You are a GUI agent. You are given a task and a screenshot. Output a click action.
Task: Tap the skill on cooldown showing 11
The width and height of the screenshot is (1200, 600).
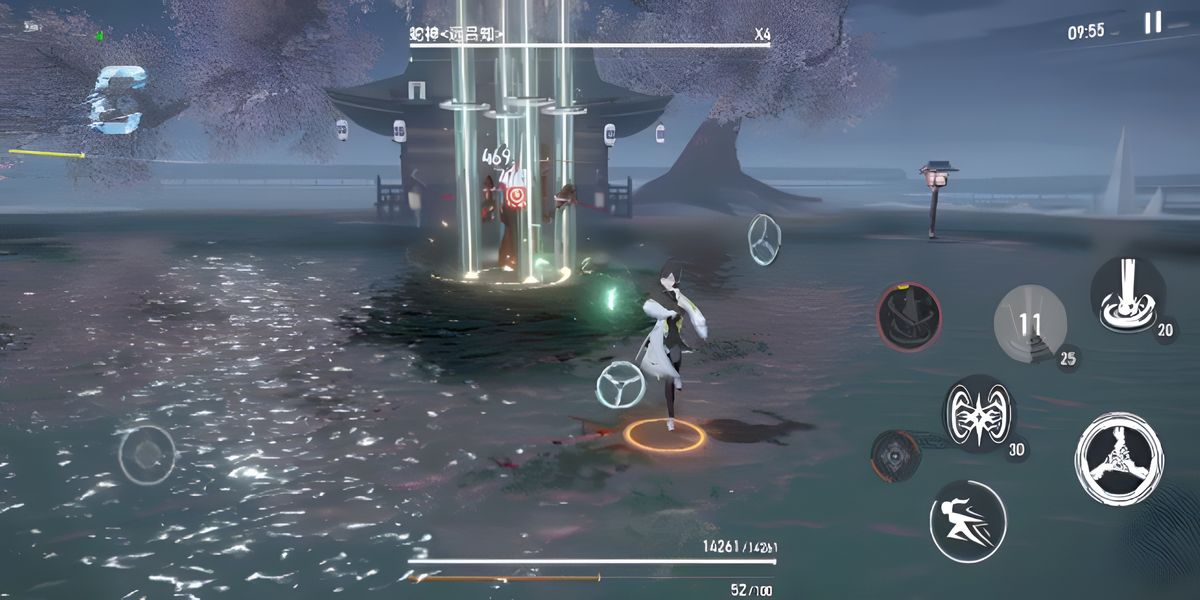tap(1030, 323)
